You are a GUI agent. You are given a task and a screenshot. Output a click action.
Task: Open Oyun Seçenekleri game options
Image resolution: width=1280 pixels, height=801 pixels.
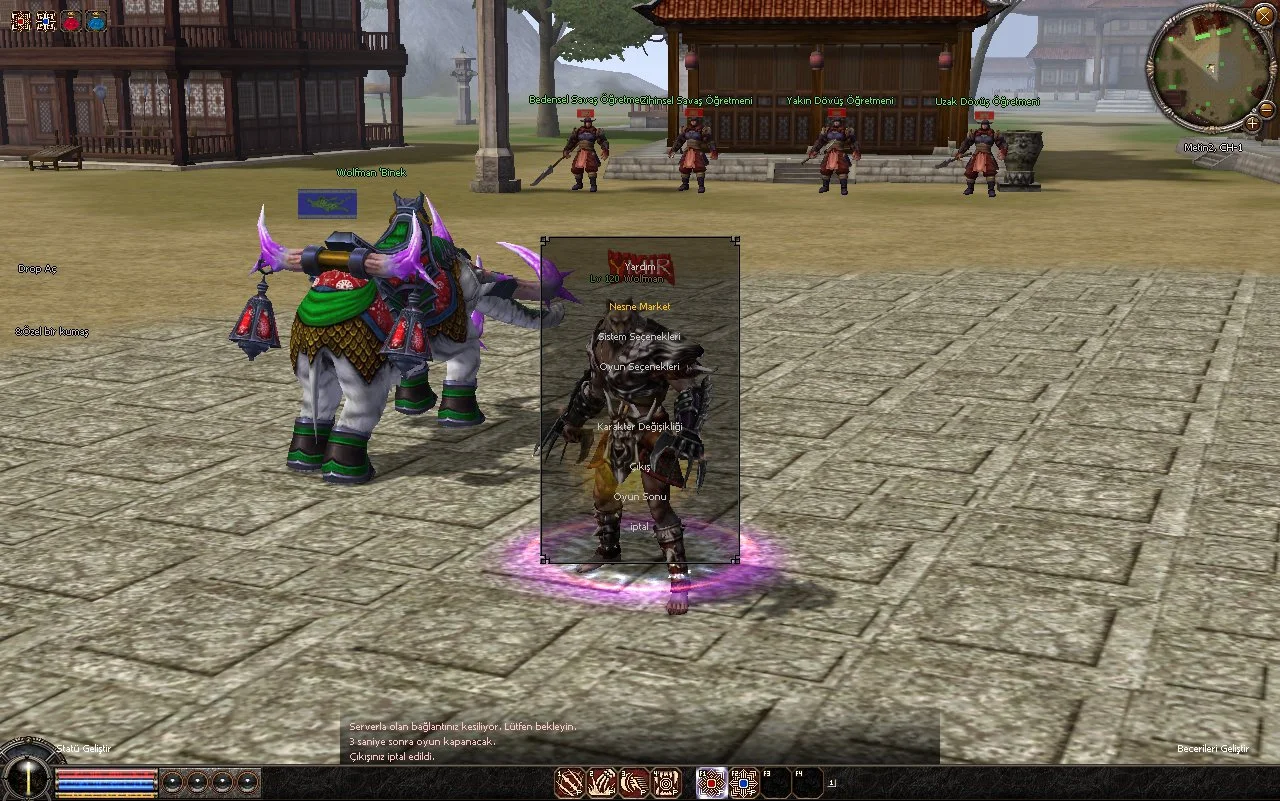coord(640,367)
